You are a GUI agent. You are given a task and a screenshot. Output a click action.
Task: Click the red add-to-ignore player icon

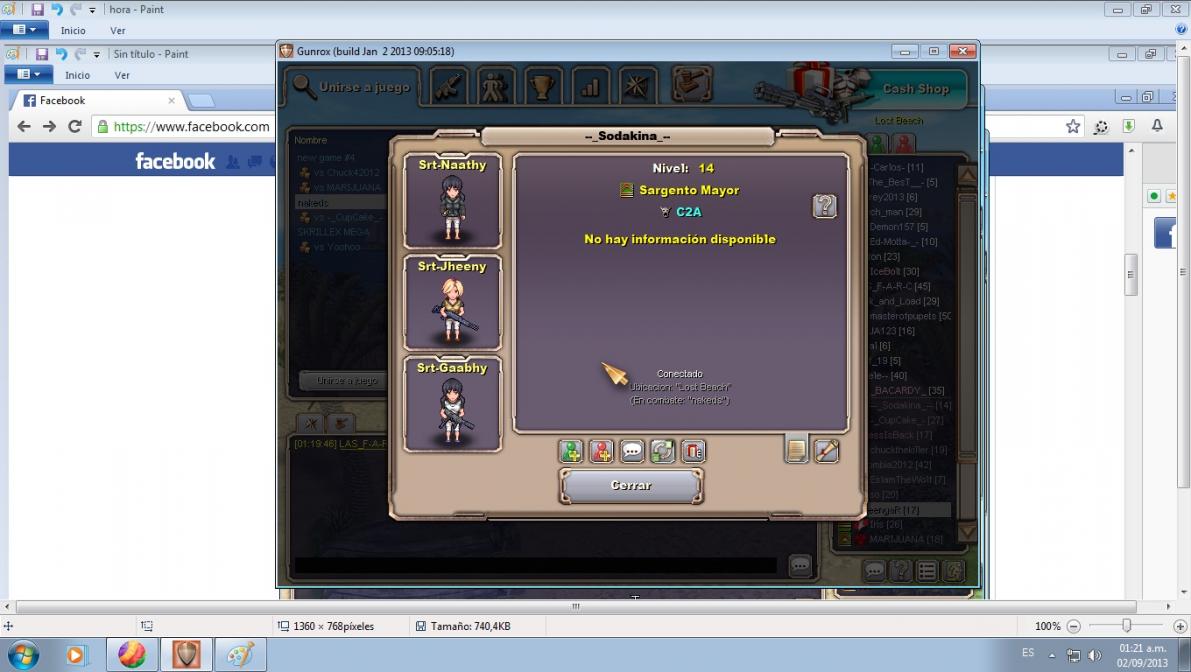point(601,452)
